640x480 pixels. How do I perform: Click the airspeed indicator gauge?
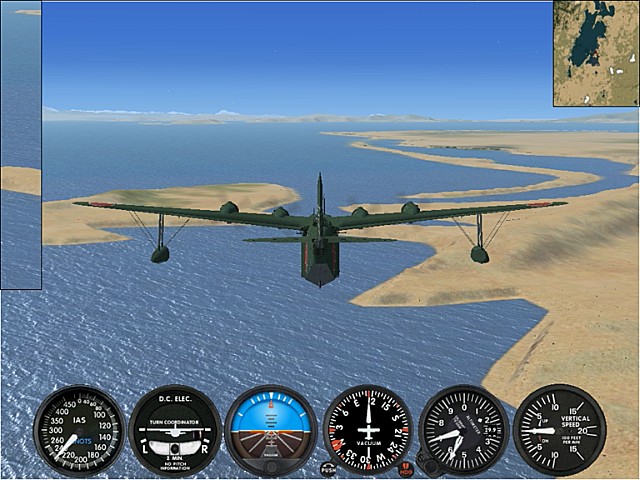point(78,430)
